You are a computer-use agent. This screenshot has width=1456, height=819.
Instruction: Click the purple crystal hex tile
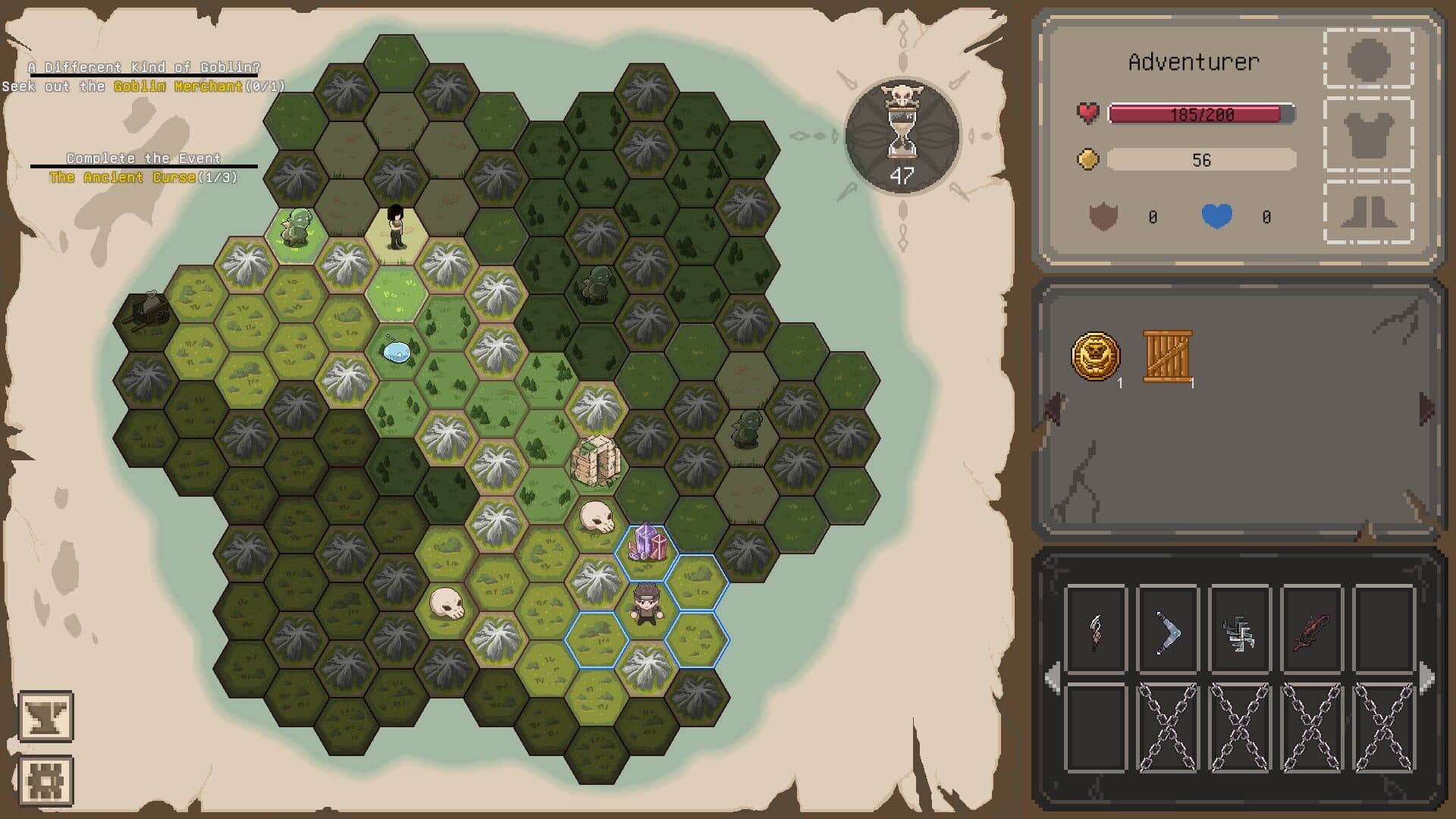click(x=647, y=548)
